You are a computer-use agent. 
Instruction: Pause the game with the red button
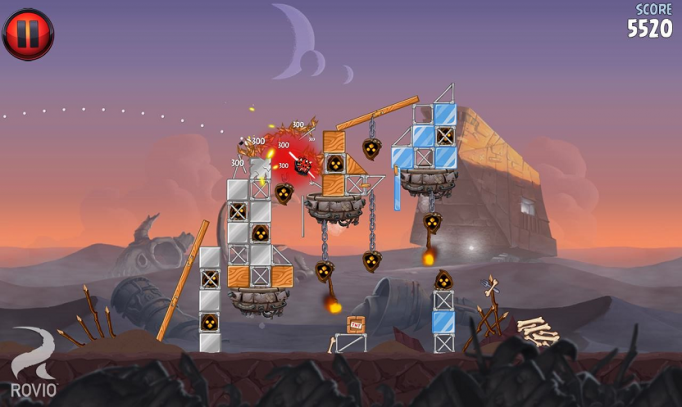tap(28, 34)
